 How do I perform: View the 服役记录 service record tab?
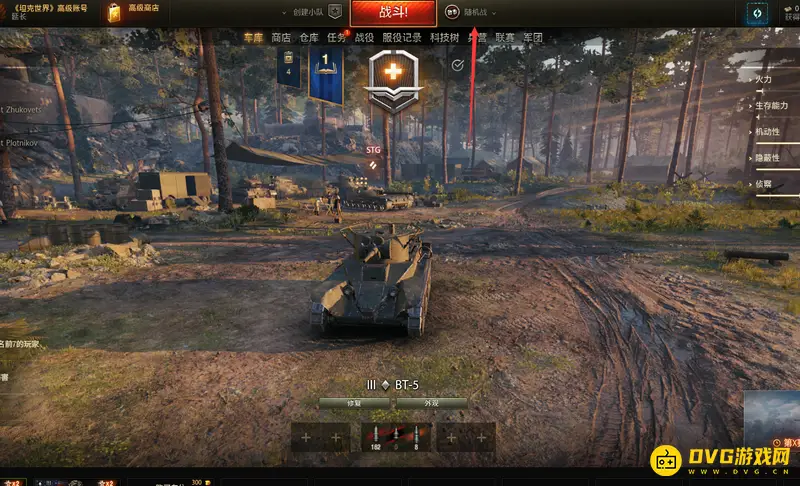402,37
